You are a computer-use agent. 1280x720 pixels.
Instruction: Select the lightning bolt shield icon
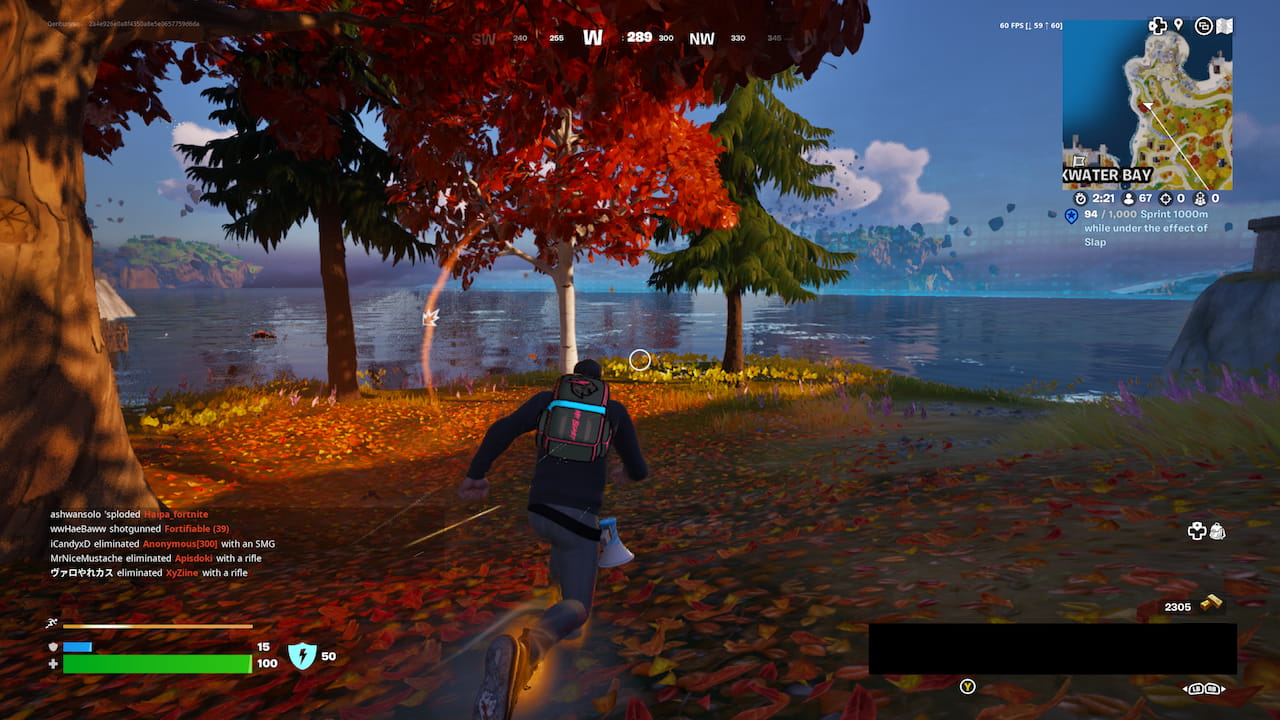pos(301,656)
